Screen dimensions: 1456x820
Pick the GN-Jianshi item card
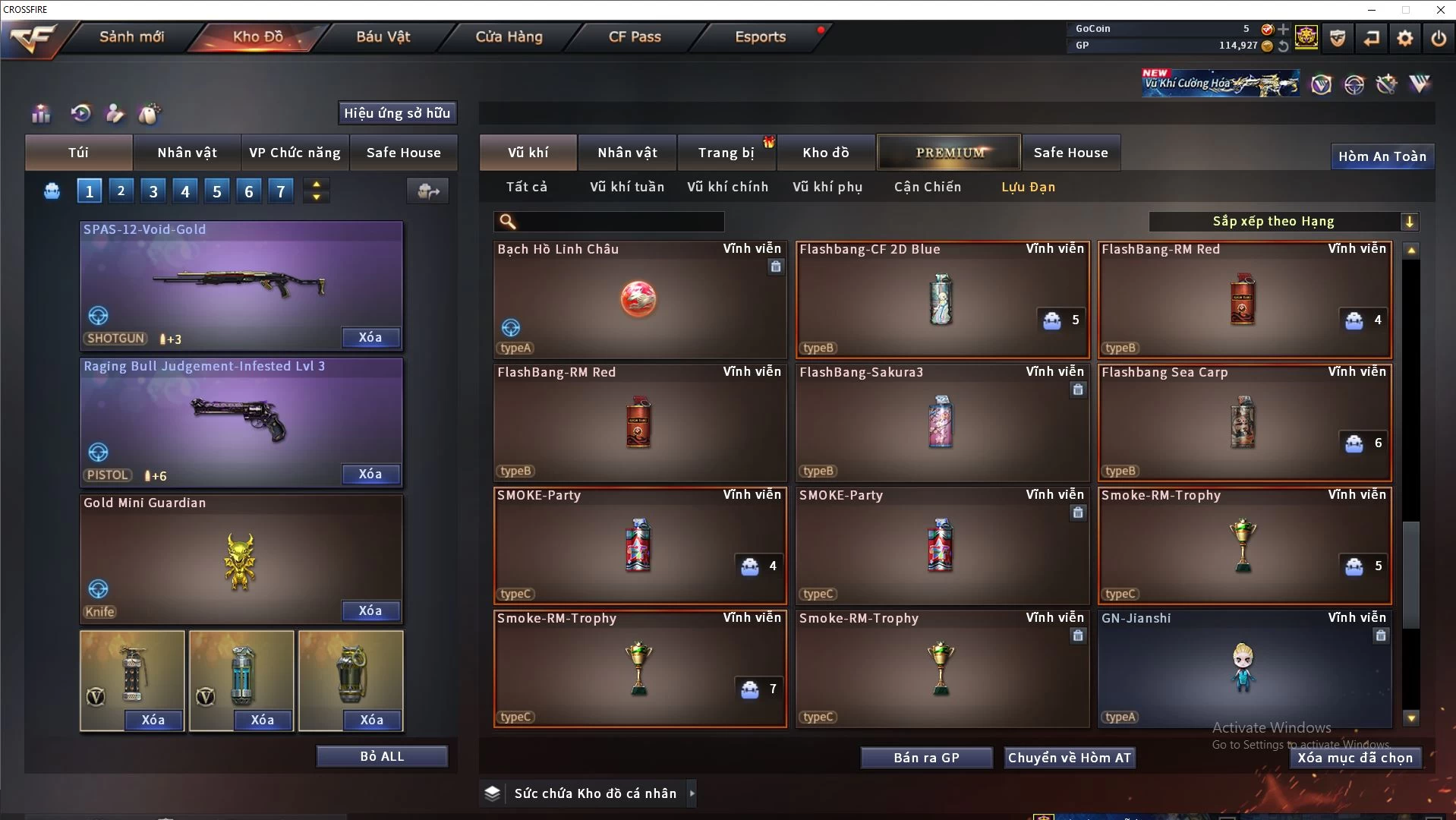pos(1244,668)
